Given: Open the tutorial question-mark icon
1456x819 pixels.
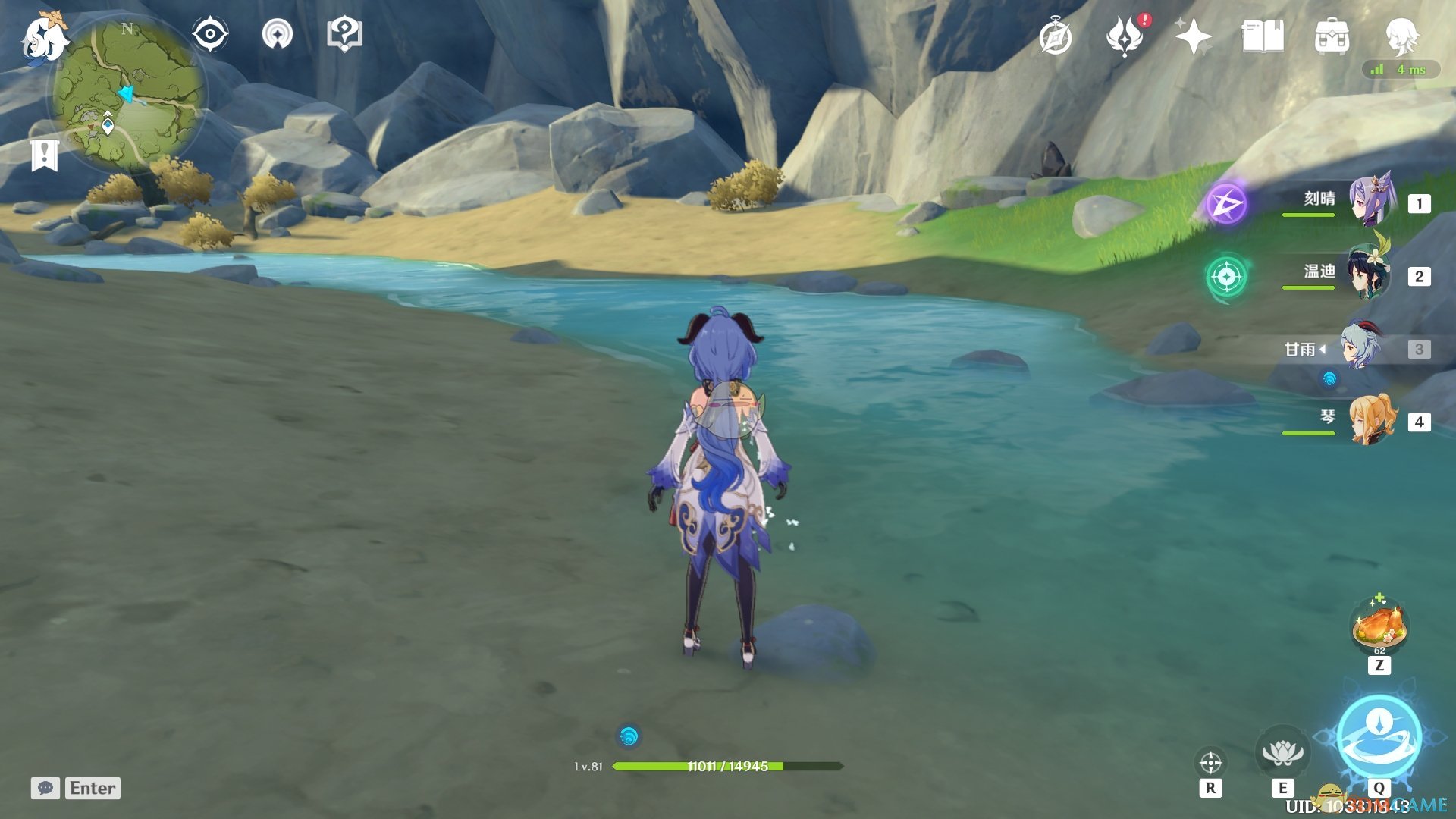Looking at the screenshot, I should [x=344, y=34].
